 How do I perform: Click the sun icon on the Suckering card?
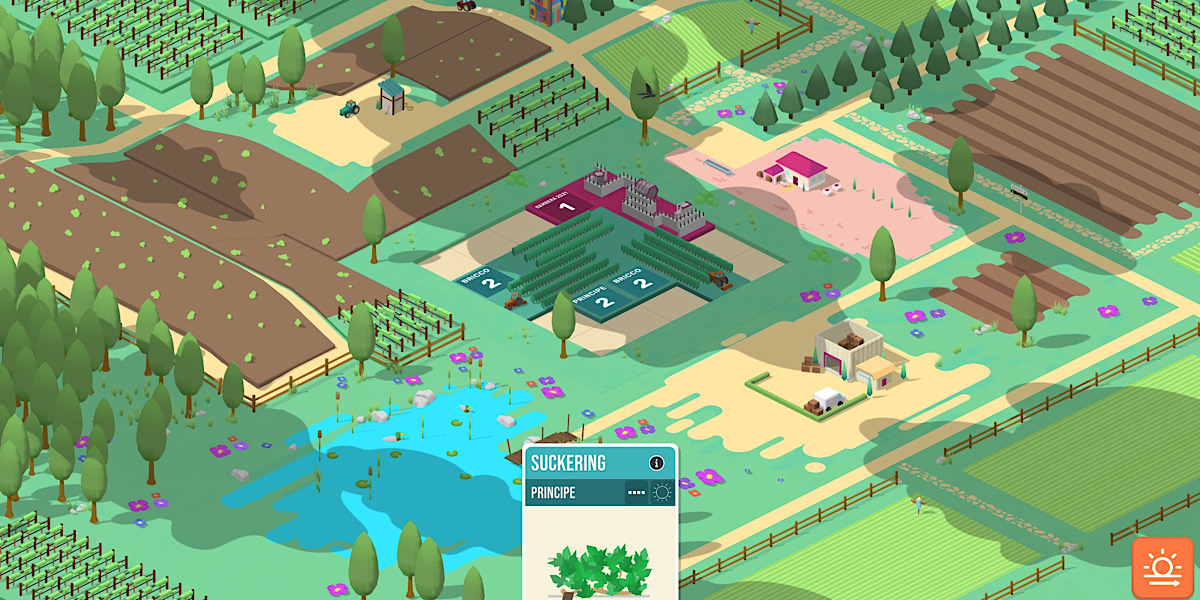662,492
